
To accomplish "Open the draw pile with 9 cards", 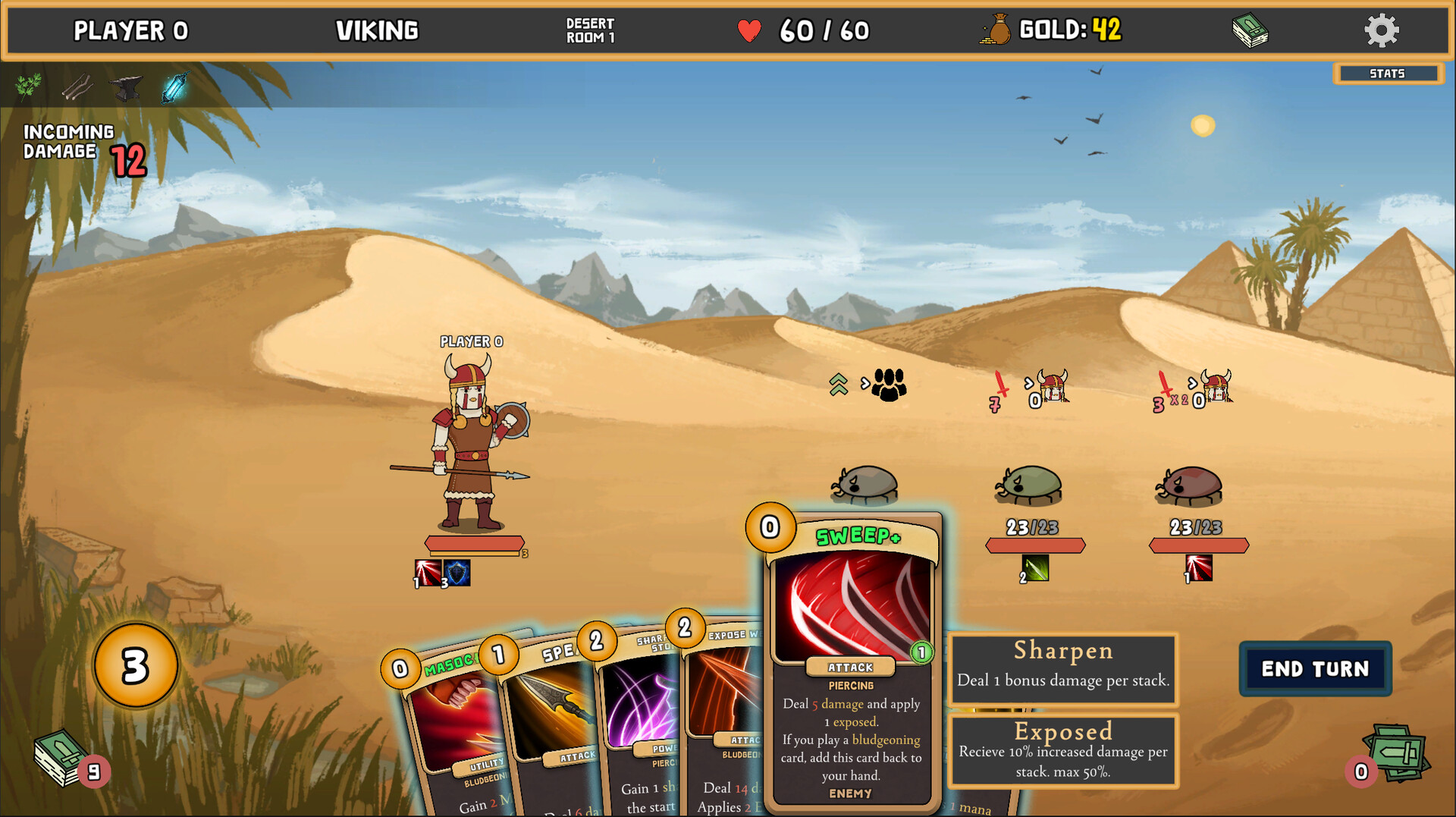I will [62, 757].
